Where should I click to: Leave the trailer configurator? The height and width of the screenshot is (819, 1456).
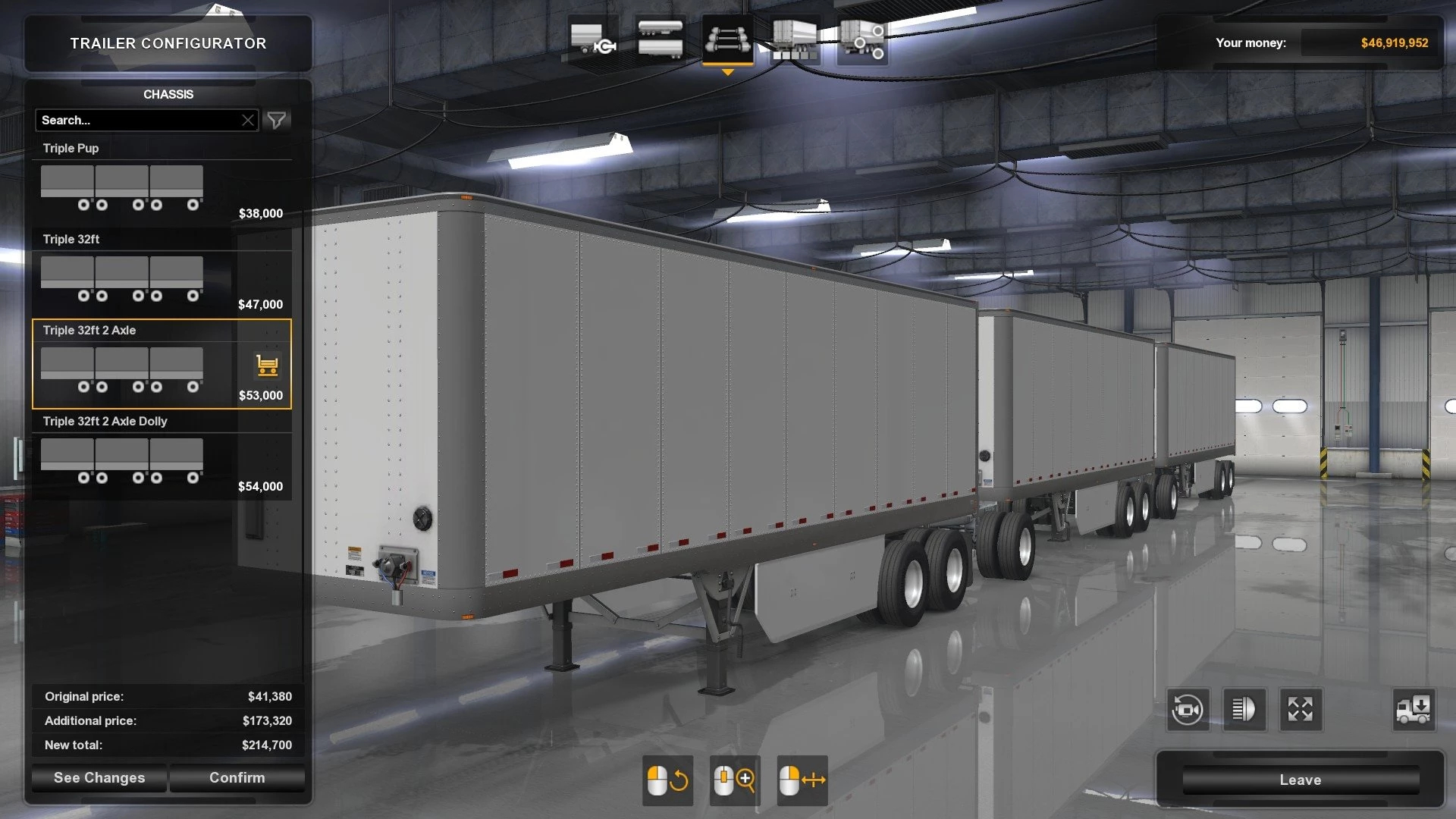tap(1300, 780)
